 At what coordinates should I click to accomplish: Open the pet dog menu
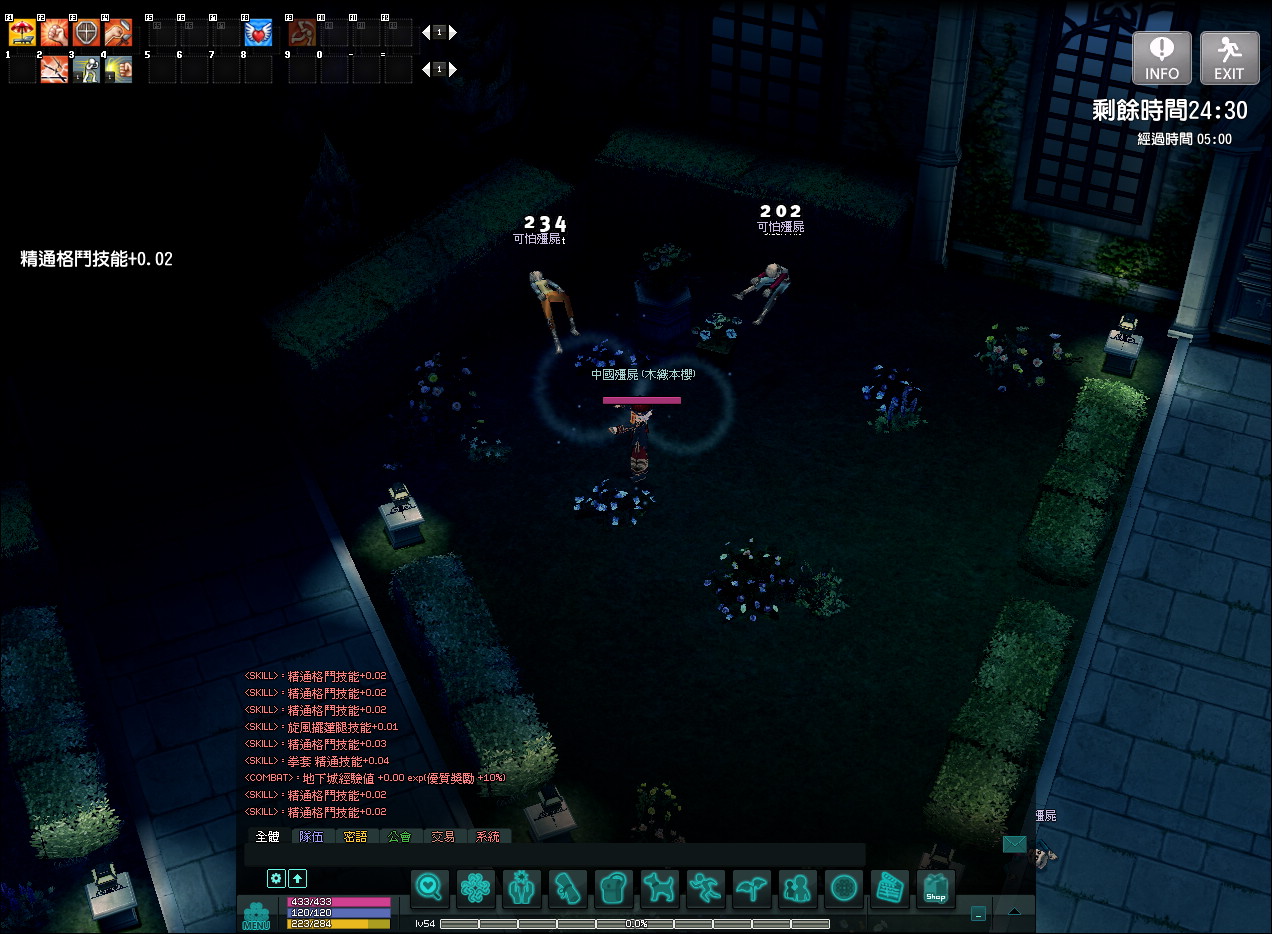660,887
